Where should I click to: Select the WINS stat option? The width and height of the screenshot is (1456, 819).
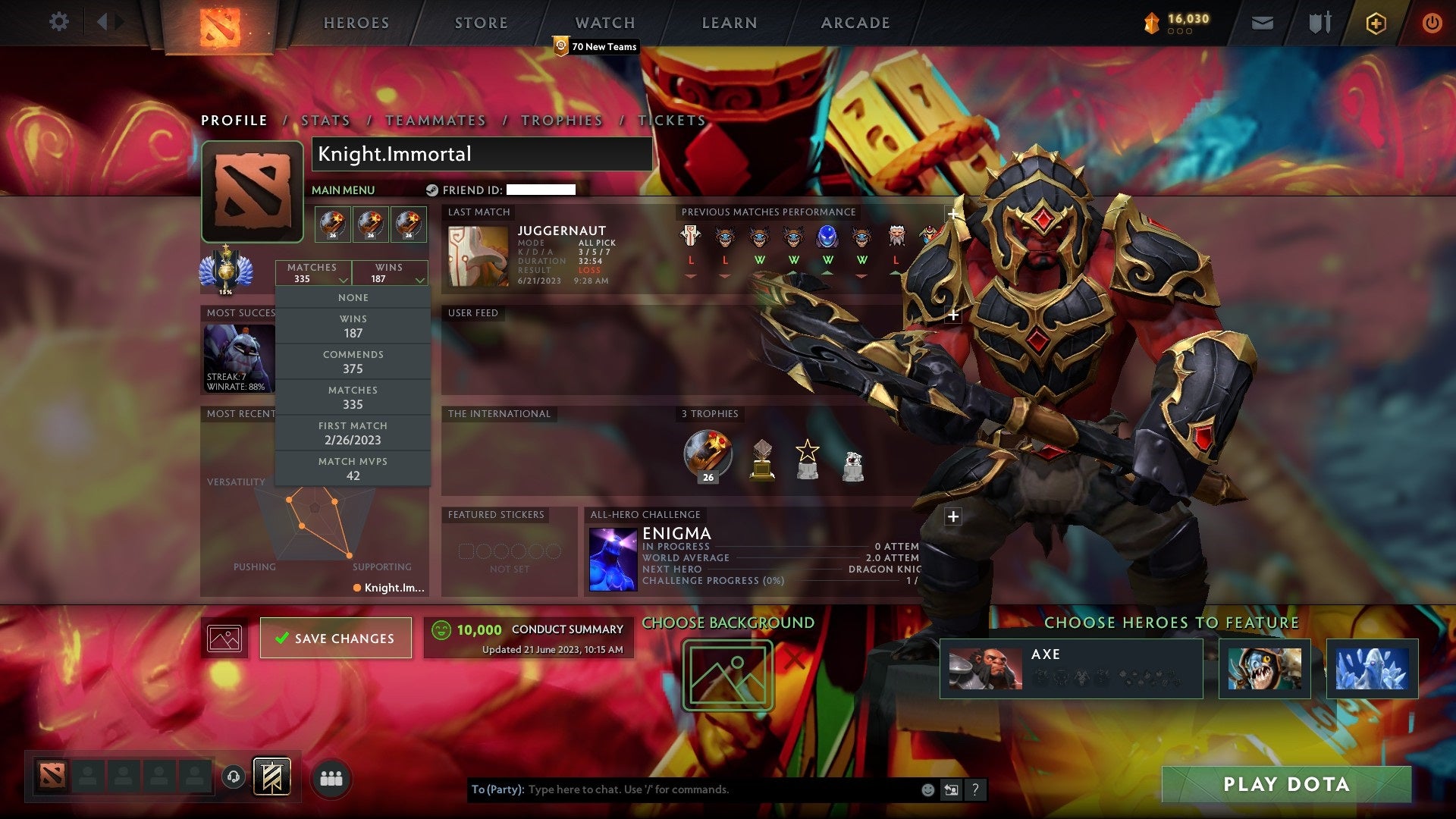(353, 326)
